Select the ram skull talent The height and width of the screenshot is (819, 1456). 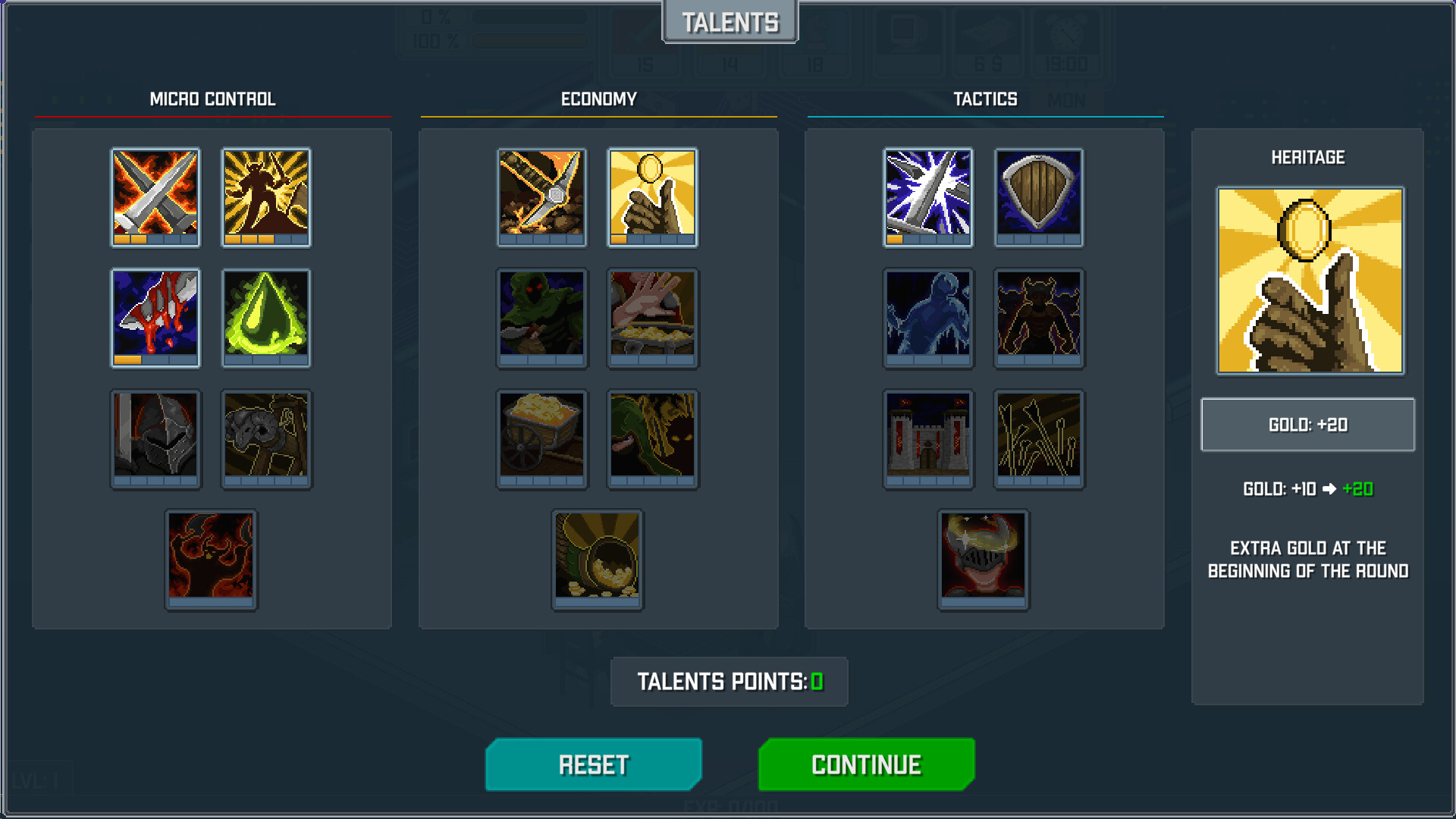point(266,438)
